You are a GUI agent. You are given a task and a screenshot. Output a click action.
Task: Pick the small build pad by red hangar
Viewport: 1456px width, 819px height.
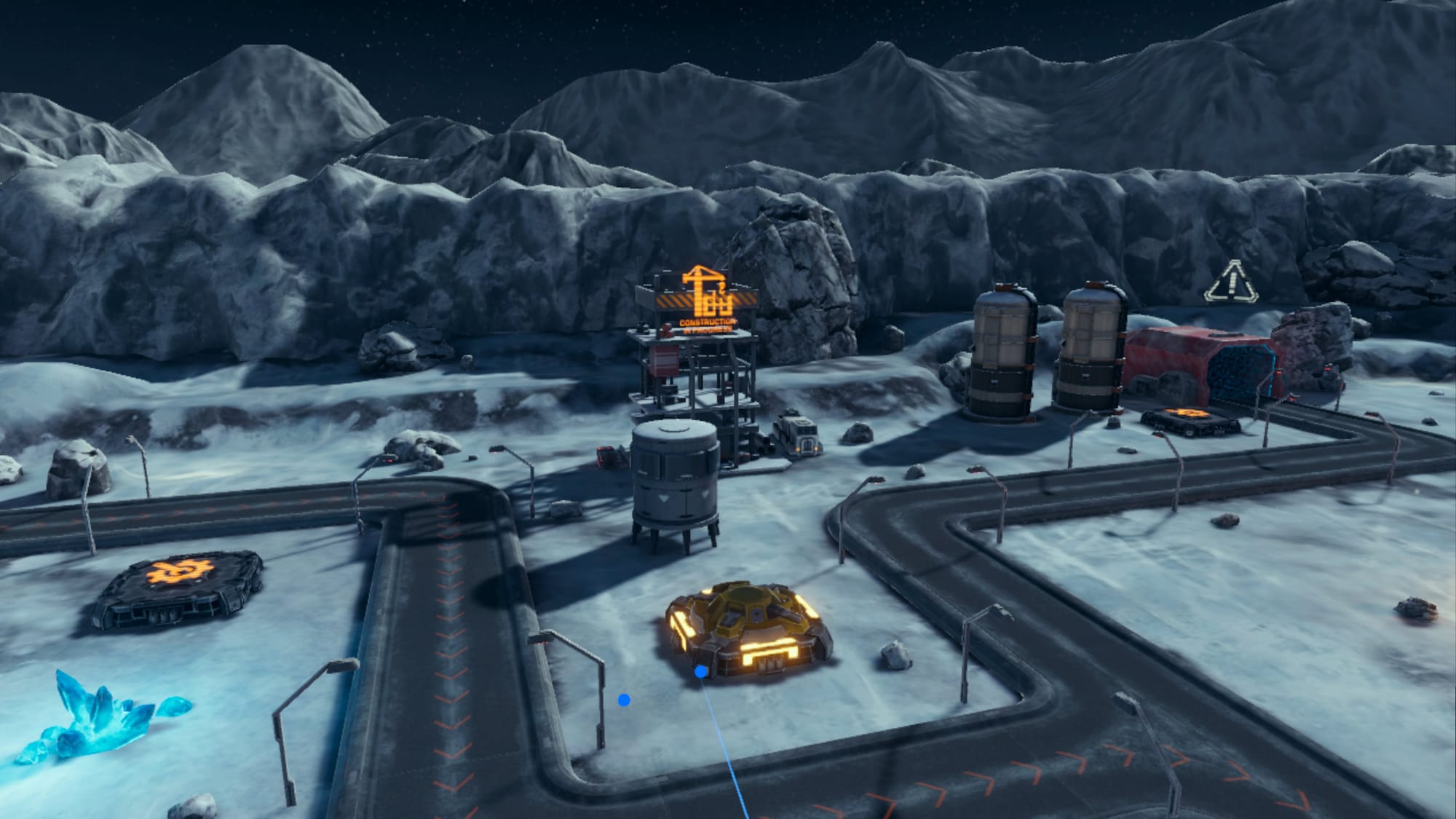pos(1190,419)
